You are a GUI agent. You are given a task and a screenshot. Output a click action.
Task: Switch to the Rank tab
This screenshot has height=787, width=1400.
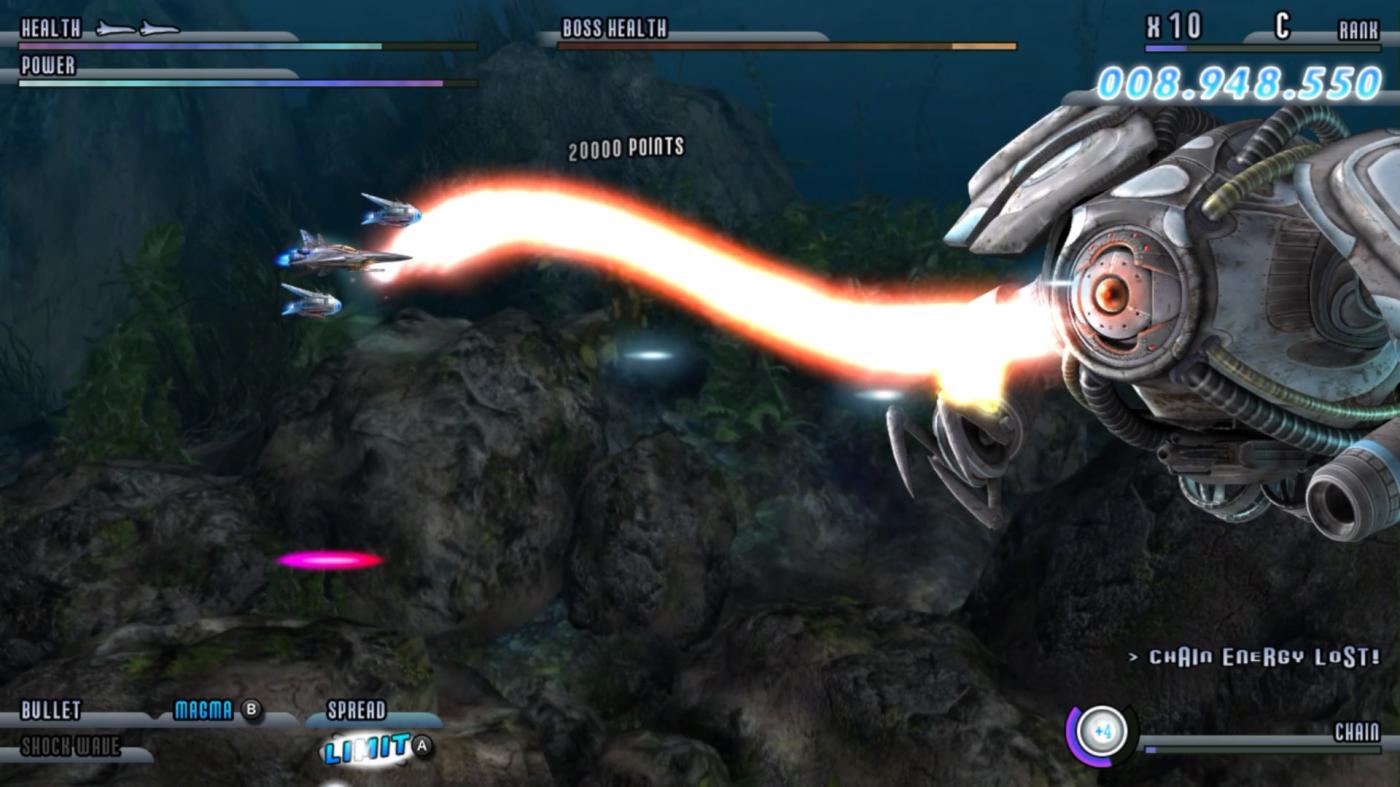1360,27
